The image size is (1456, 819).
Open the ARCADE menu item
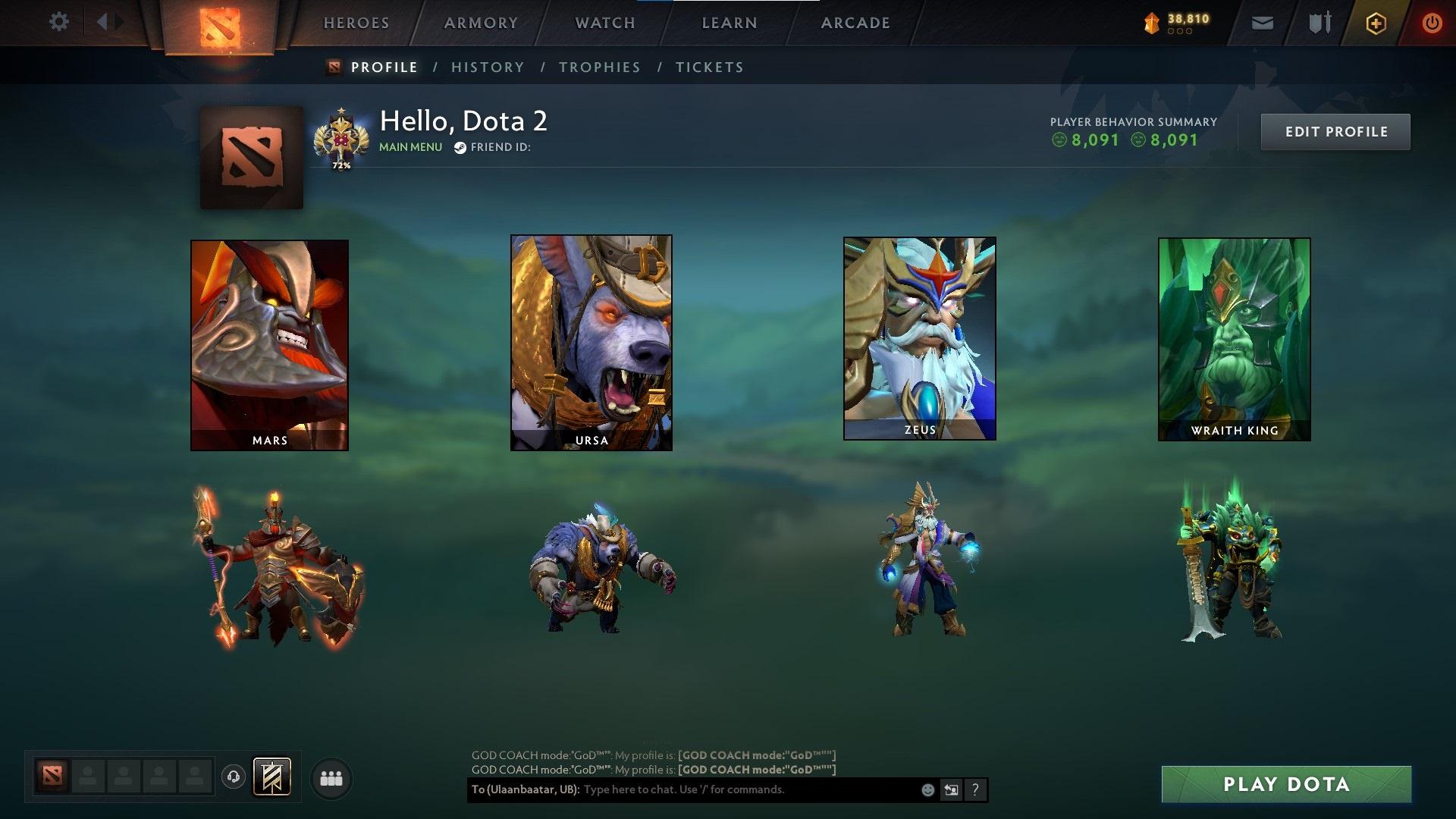(855, 23)
